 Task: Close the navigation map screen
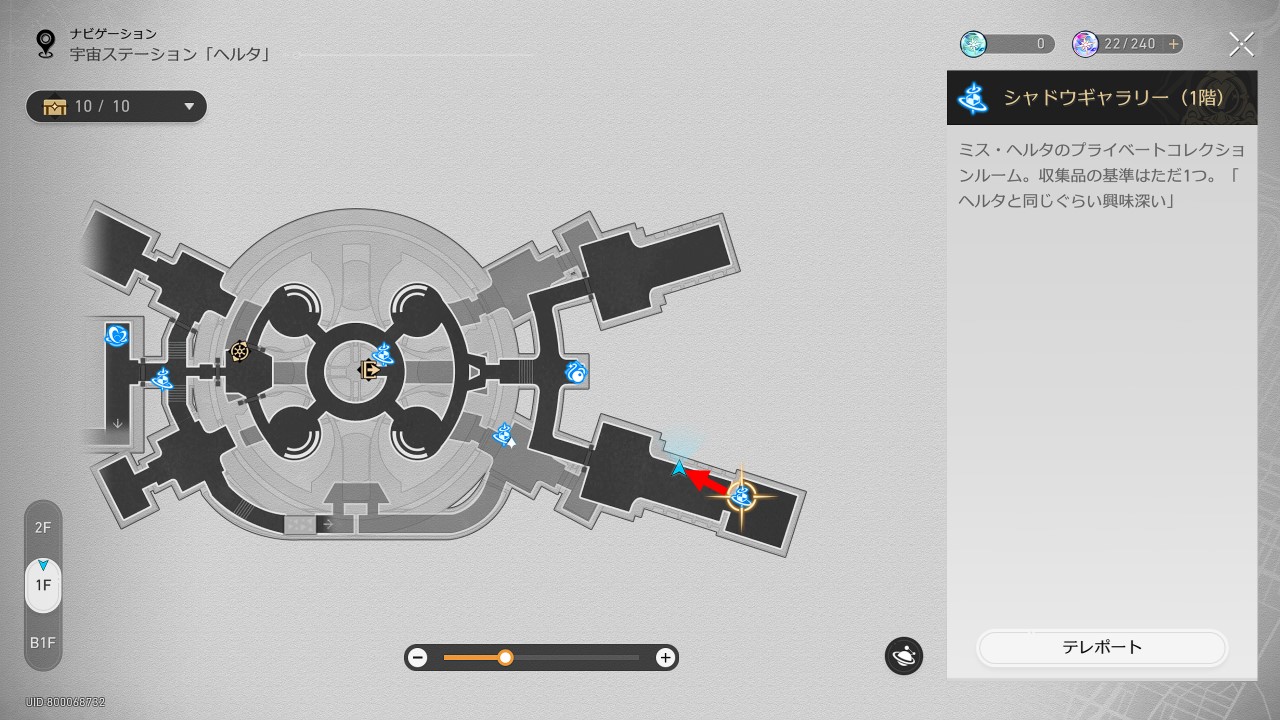(x=1241, y=44)
